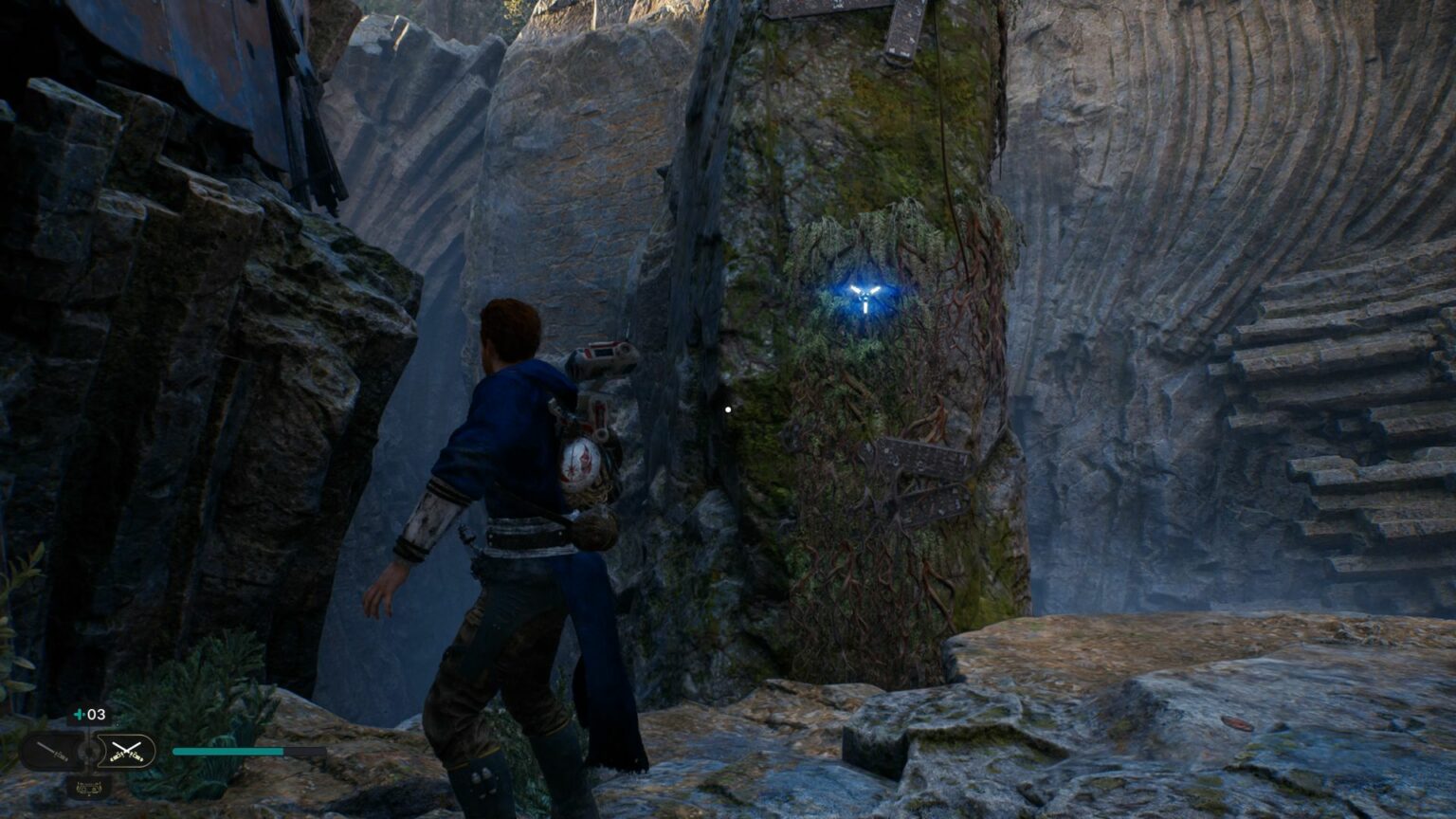Select the double-bladed crossed sabers stance icon
1456x819 pixels.
pyautogui.click(x=128, y=751)
